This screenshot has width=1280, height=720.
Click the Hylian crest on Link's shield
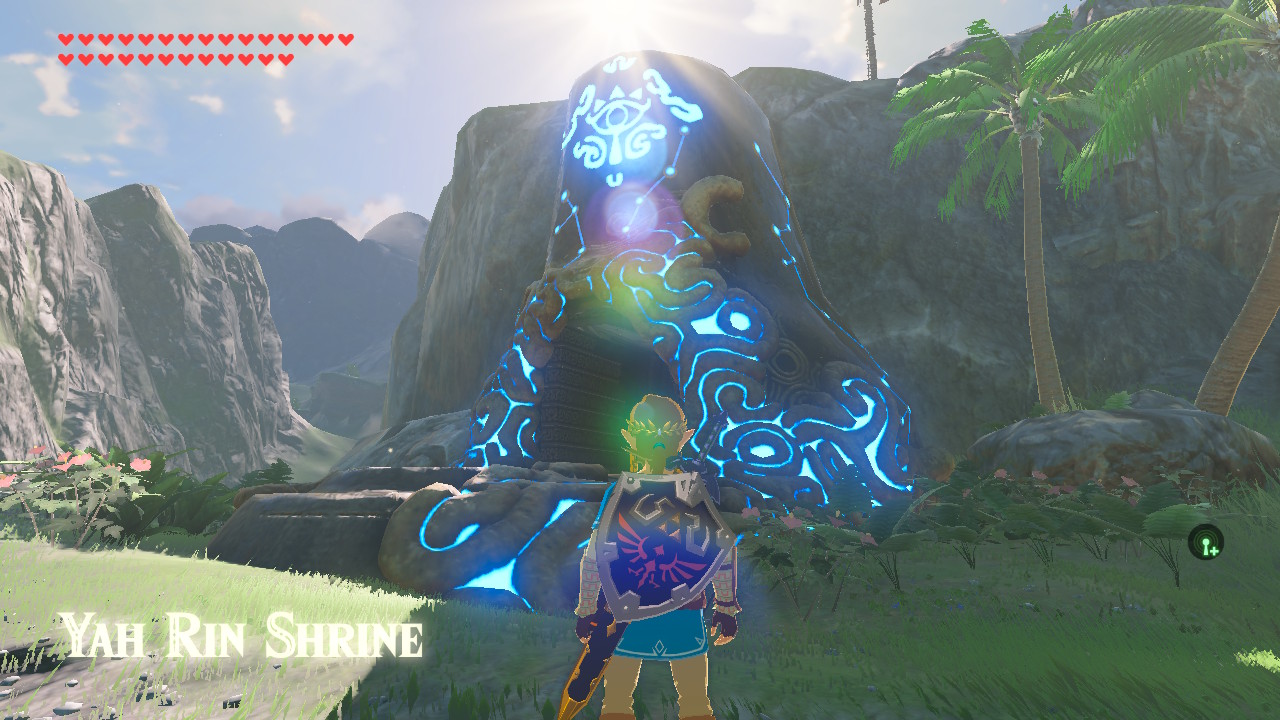click(x=660, y=556)
